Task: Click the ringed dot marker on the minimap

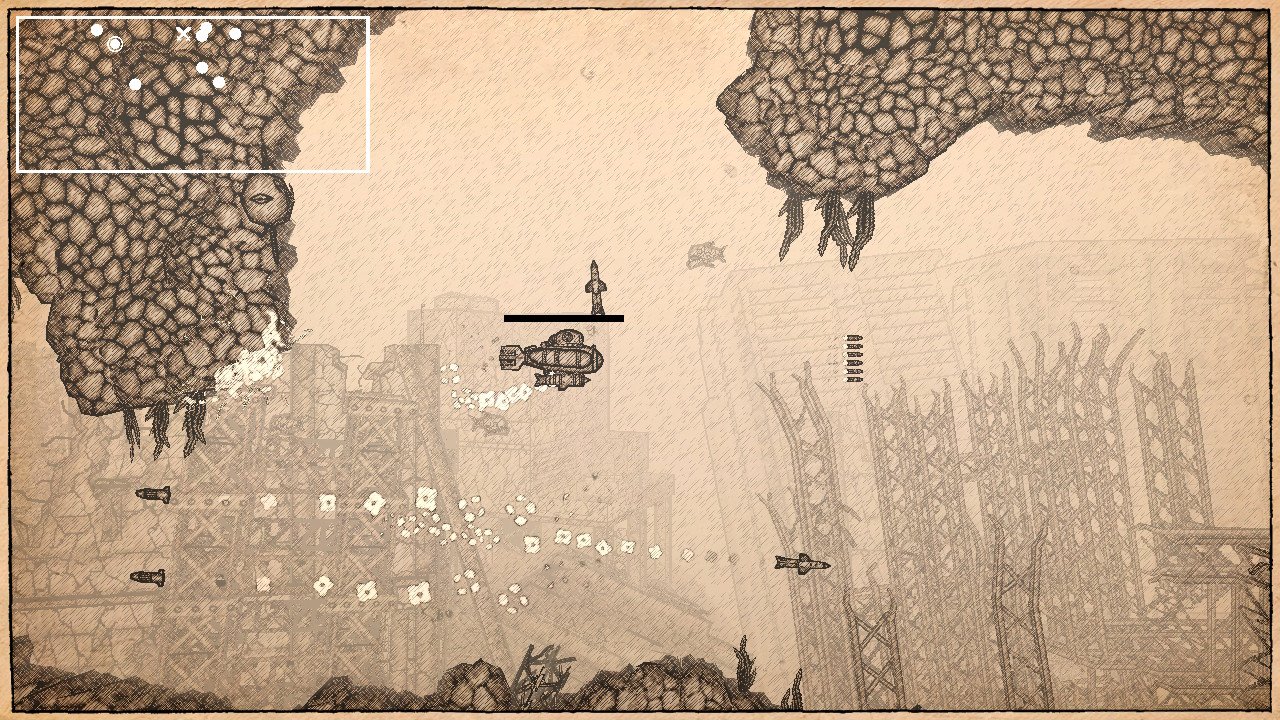Action: (x=115, y=44)
